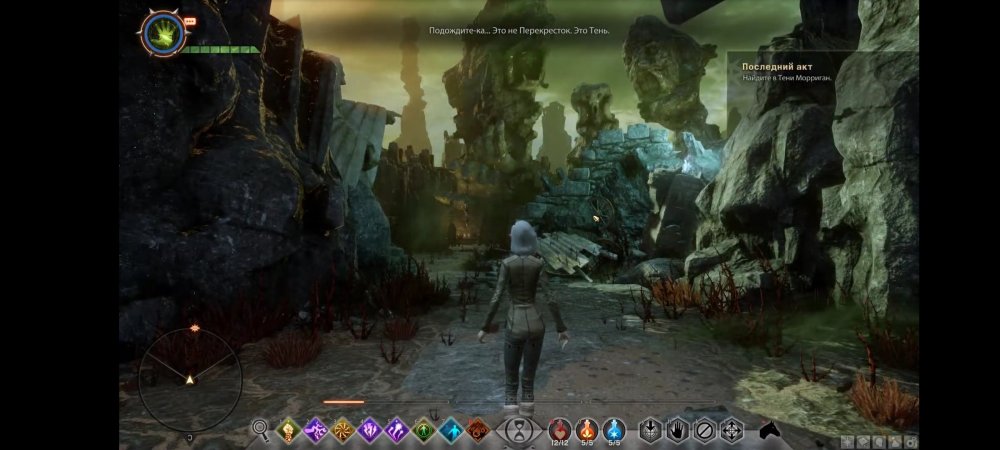Drink the red health potion
Image resolution: width=1000 pixels, height=450 pixels.
(x=560, y=429)
